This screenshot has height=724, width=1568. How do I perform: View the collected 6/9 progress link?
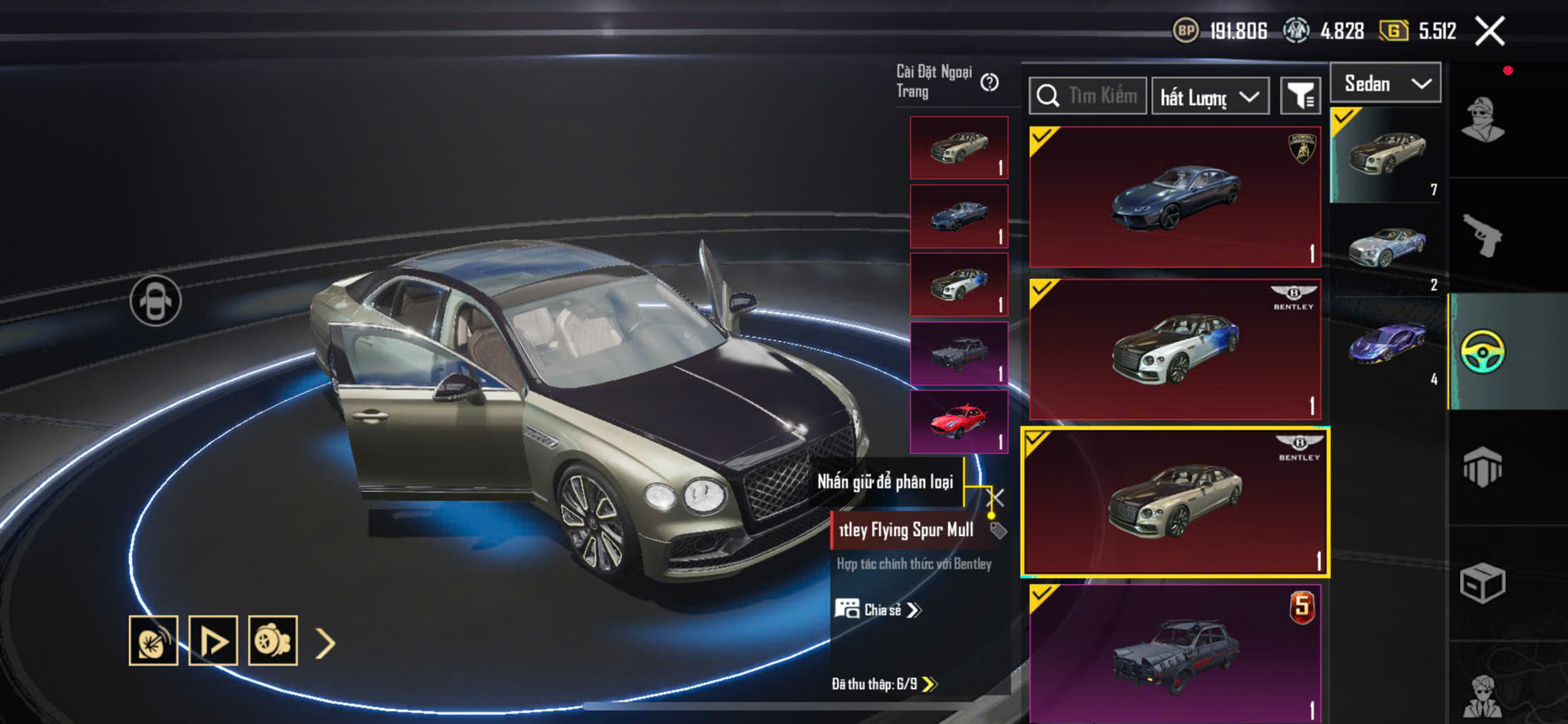pos(884,684)
